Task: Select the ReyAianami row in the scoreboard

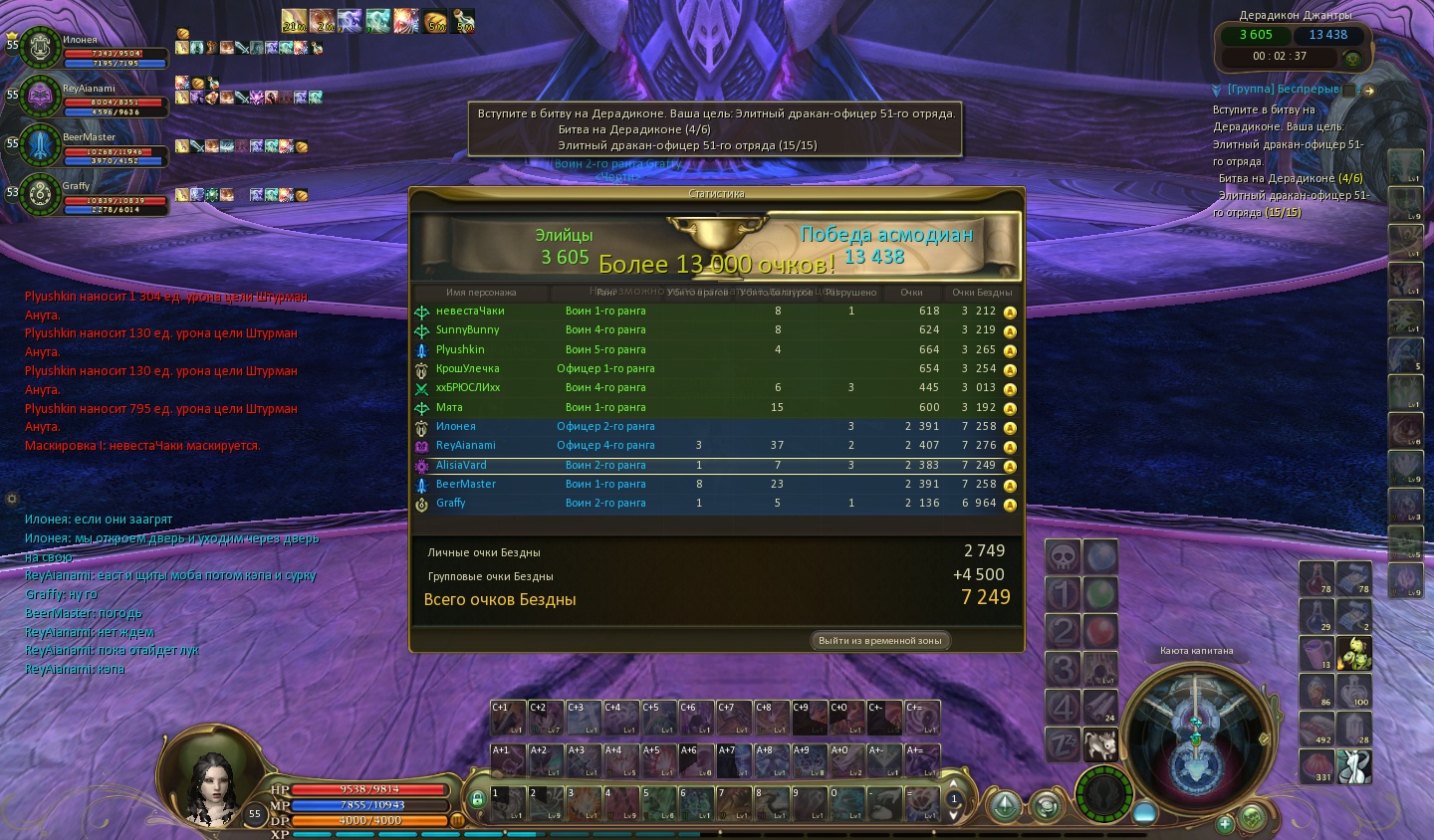Action: pos(717,445)
